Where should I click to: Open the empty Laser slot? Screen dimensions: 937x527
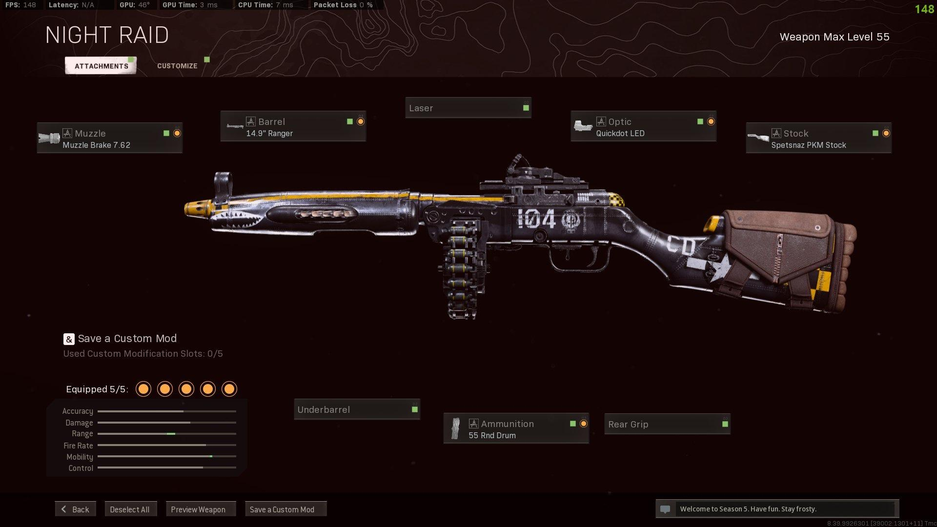pos(468,108)
